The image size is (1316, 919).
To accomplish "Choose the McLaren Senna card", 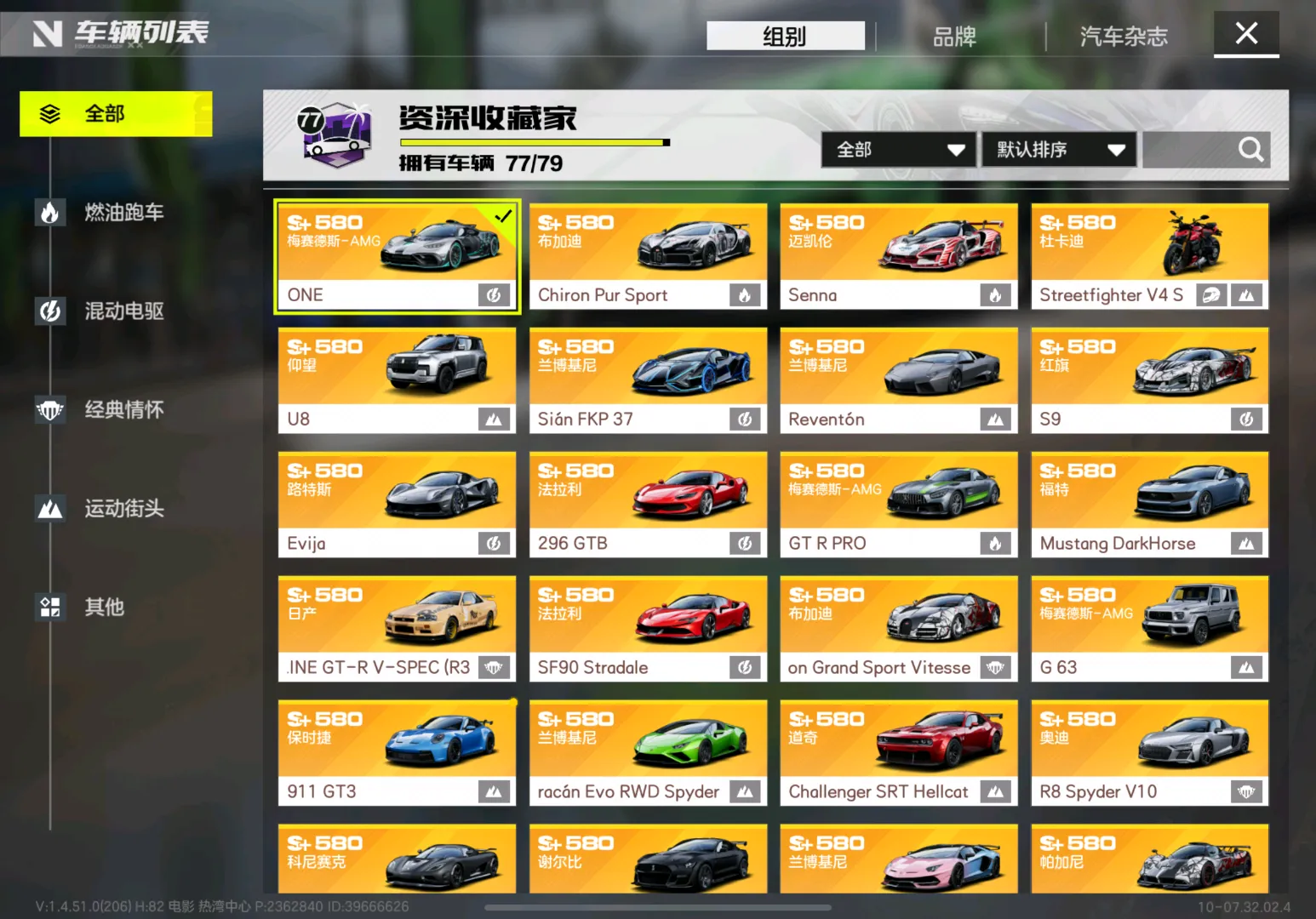I will pyautogui.click(x=898, y=256).
